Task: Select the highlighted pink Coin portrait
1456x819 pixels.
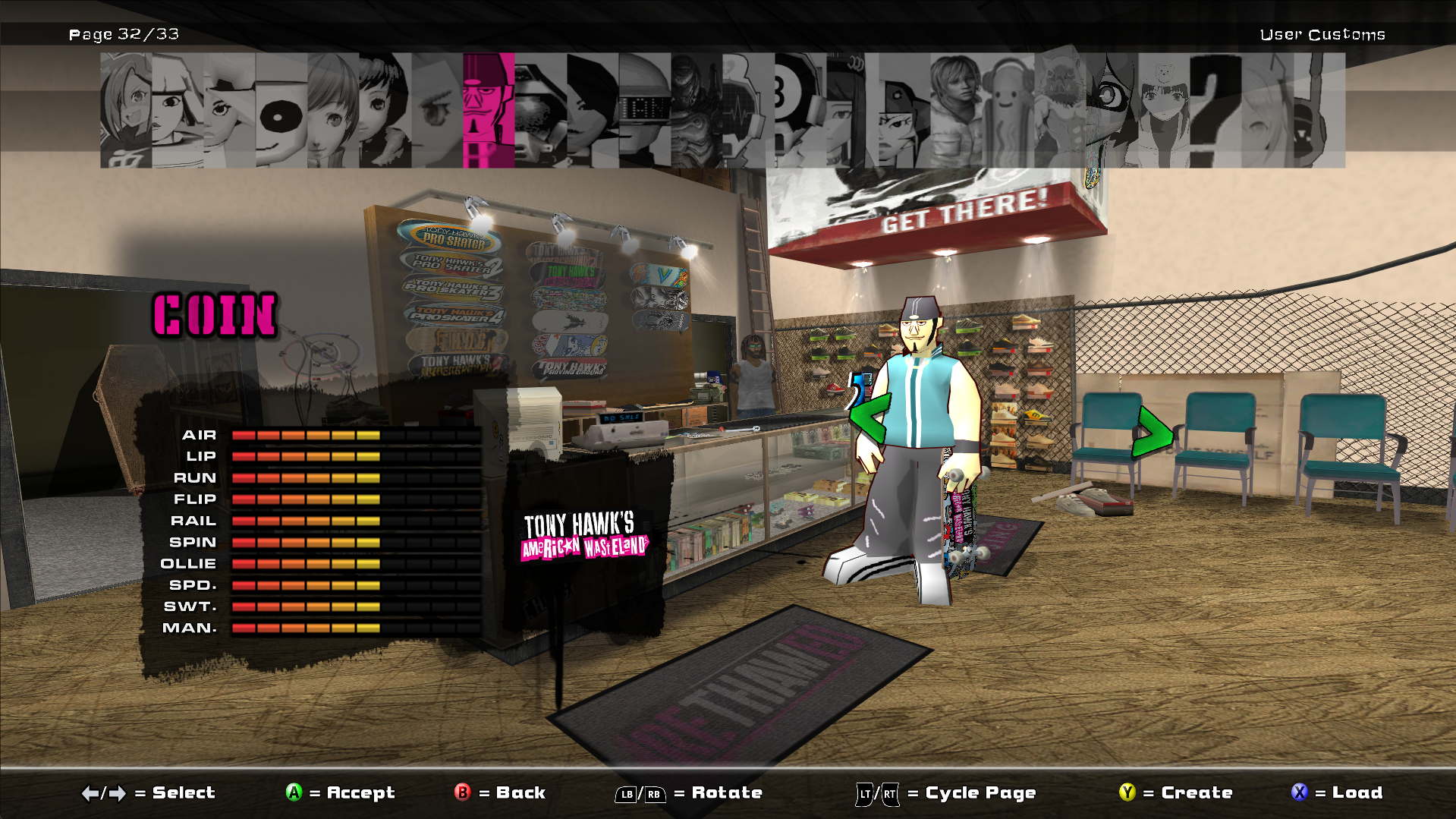Action: [x=488, y=110]
